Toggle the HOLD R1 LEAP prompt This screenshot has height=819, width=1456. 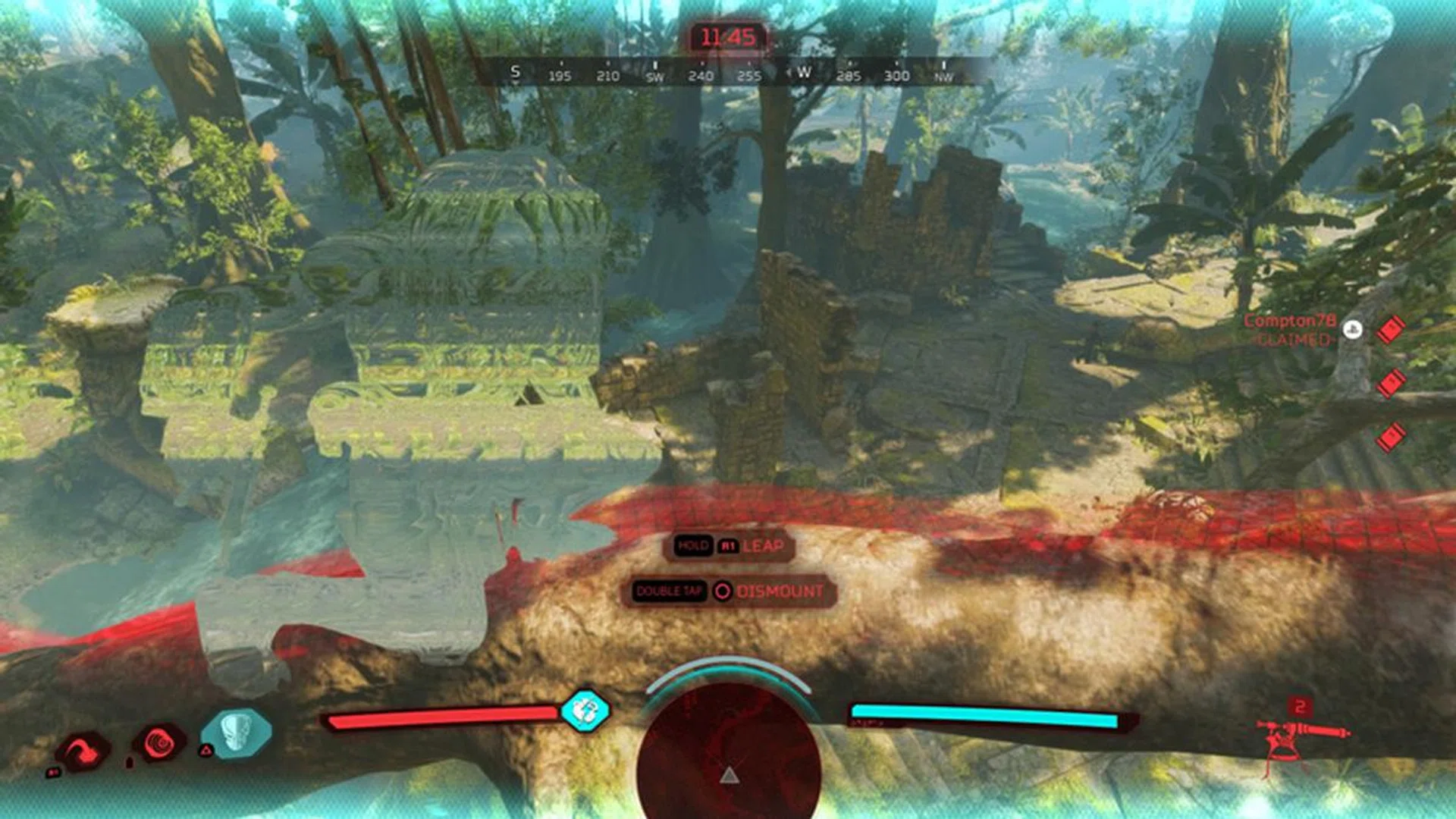[730, 544]
